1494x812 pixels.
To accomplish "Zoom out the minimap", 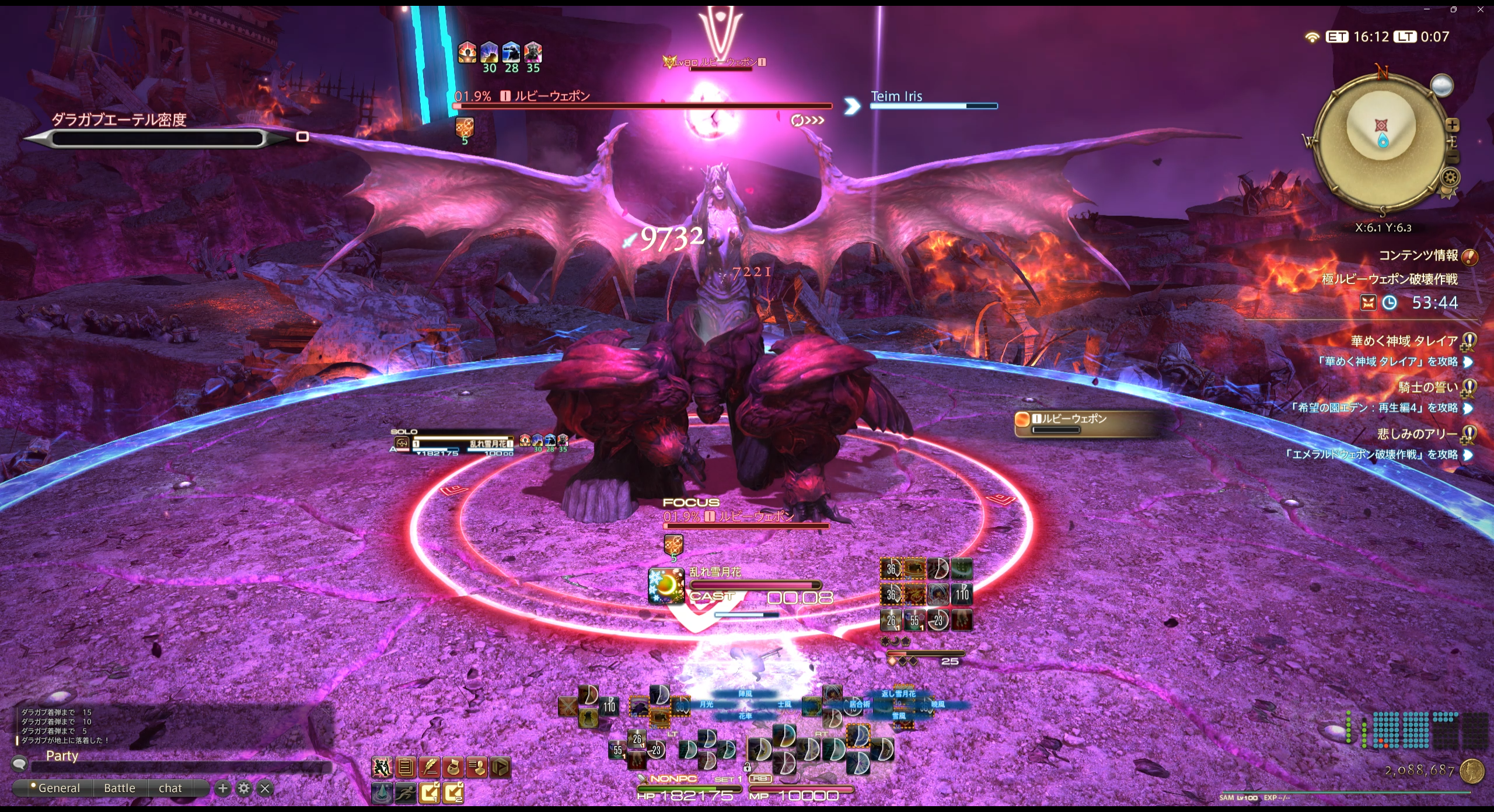I will [1453, 156].
